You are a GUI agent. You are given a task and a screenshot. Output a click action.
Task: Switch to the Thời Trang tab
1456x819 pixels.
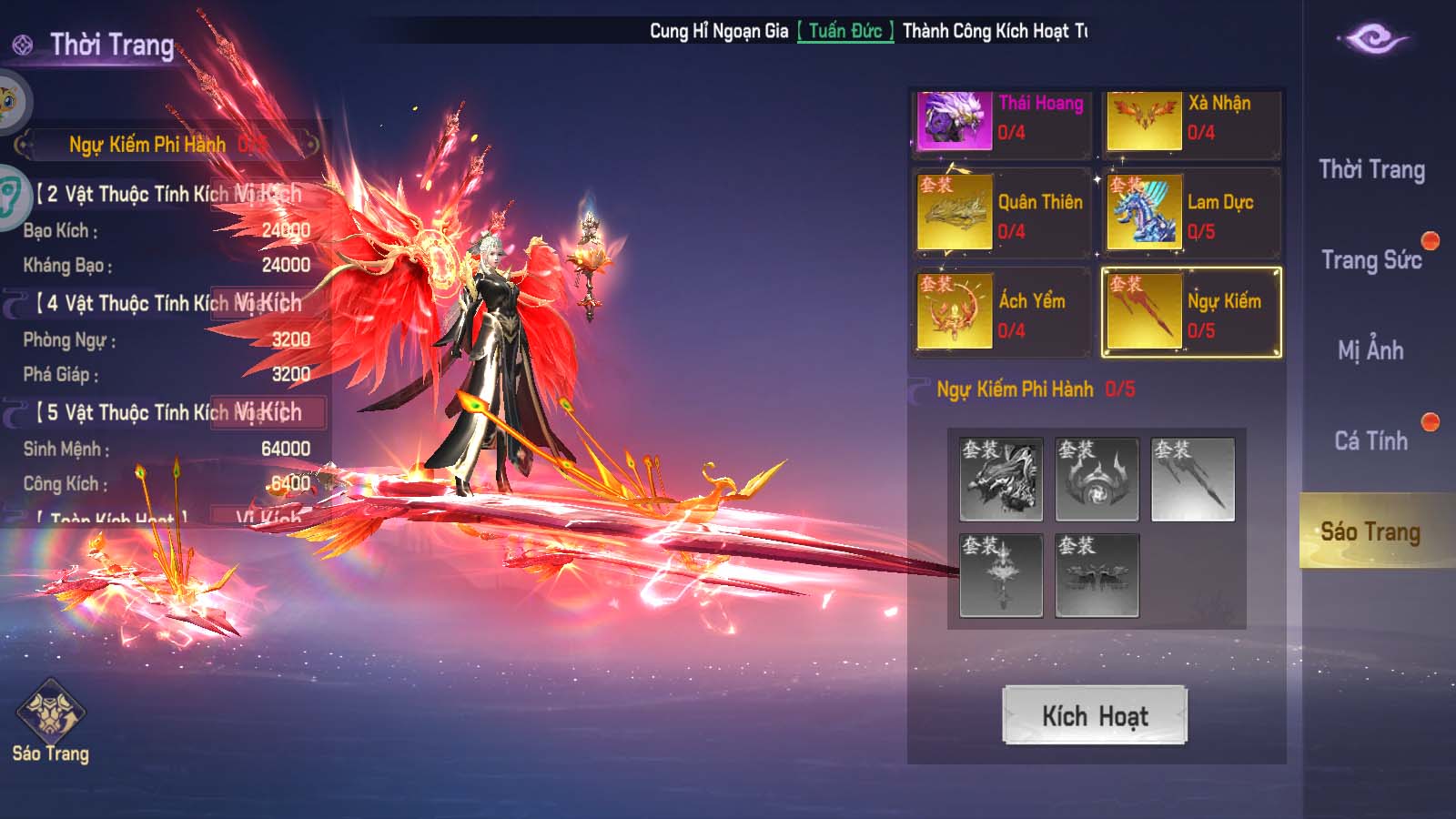pyautogui.click(x=1371, y=170)
